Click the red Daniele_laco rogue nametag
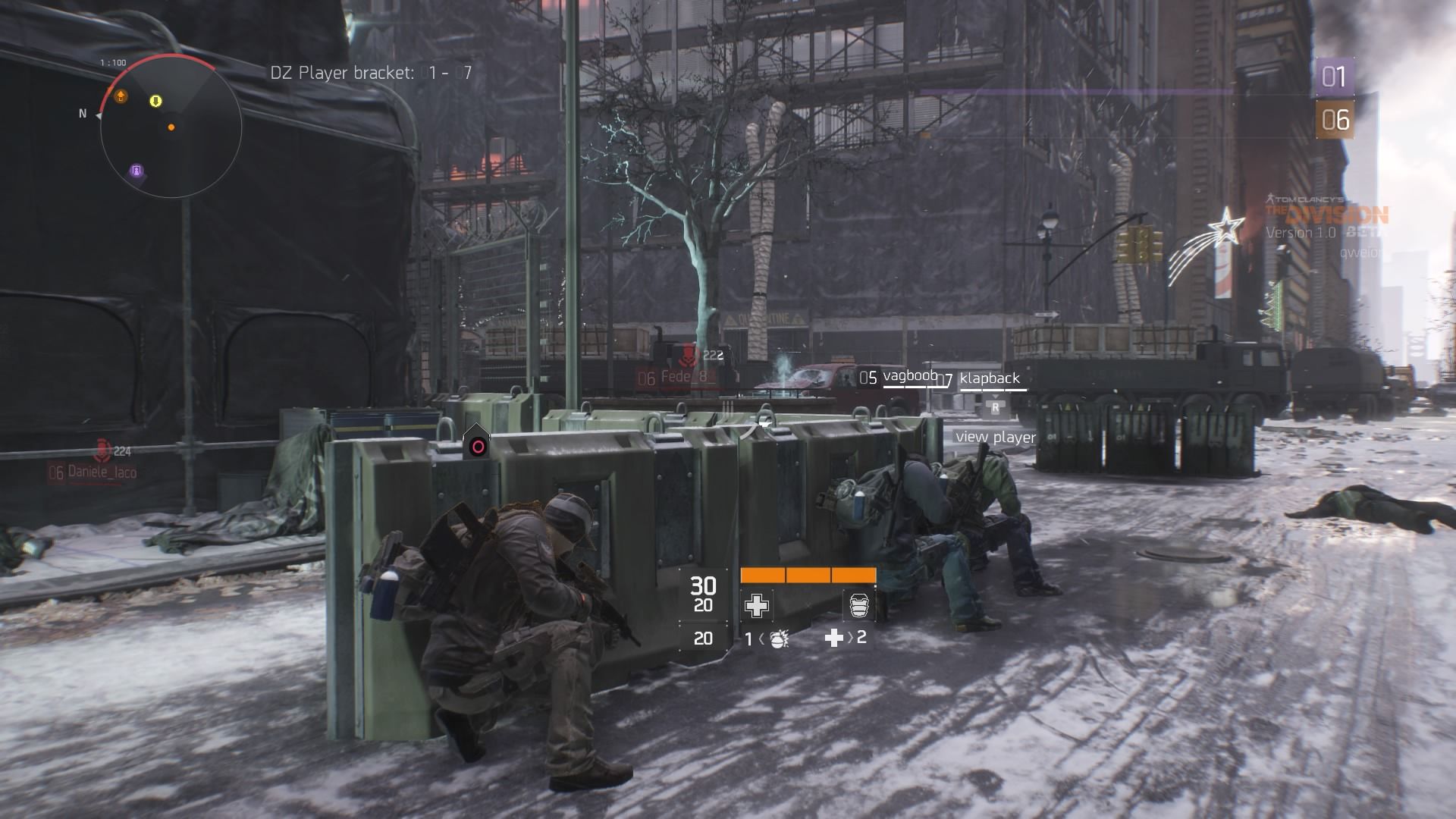 [102, 472]
